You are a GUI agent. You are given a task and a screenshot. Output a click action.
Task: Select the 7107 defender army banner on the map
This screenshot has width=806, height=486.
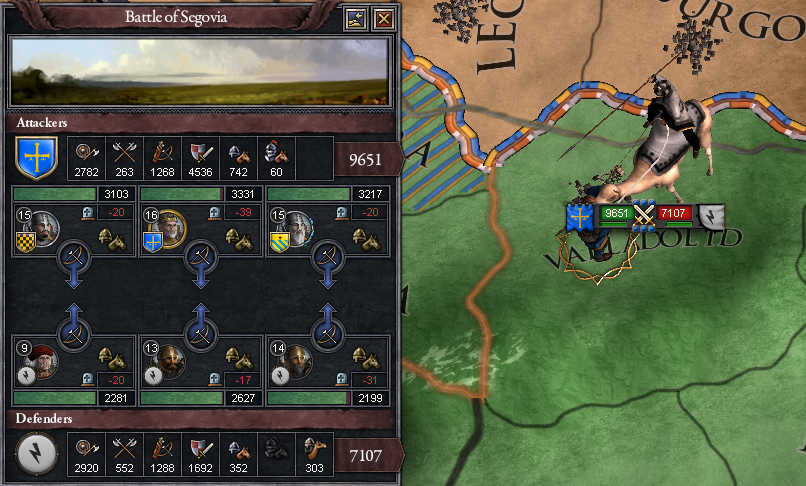(678, 213)
